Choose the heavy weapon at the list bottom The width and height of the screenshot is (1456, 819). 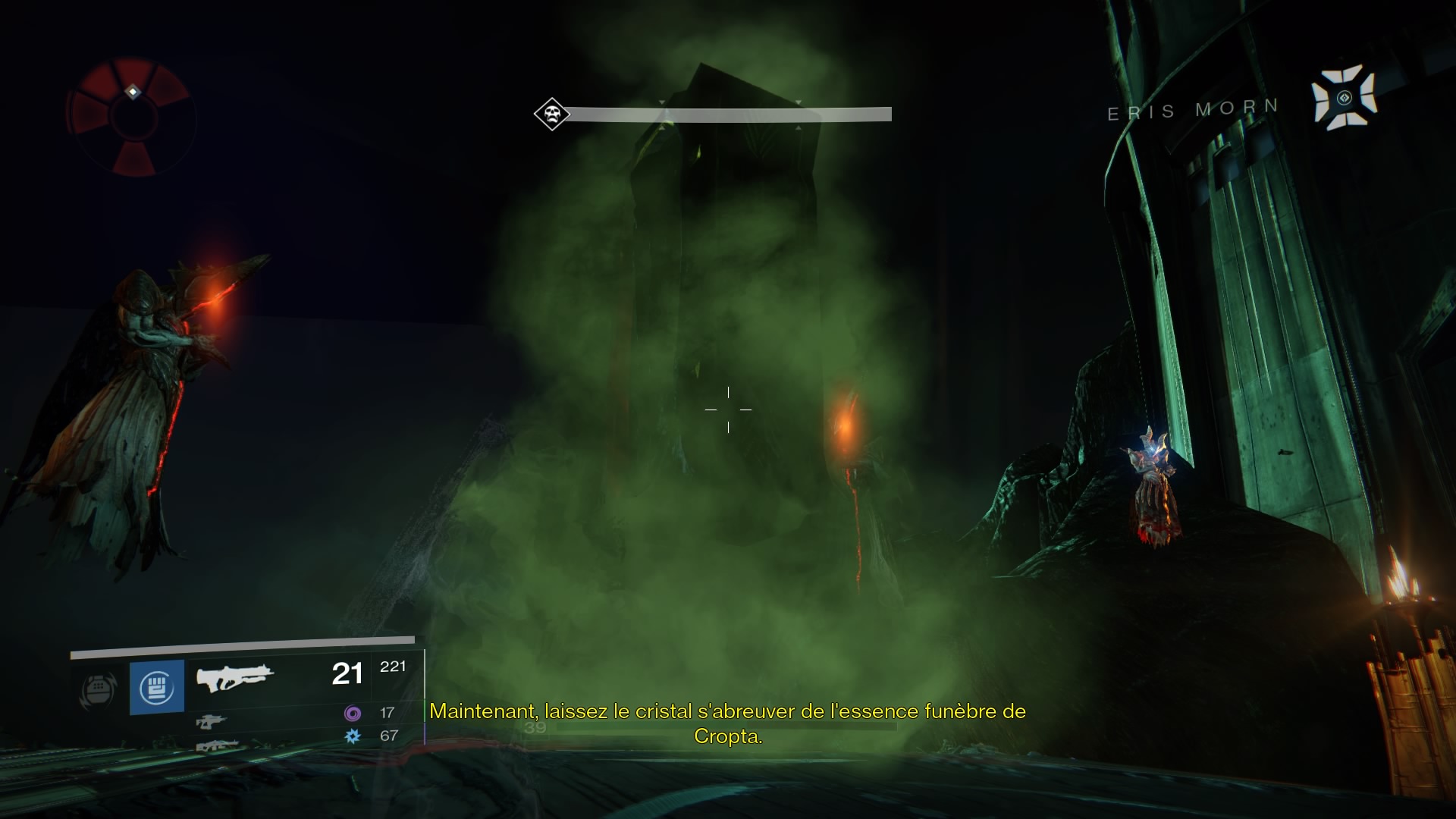[x=216, y=746]
